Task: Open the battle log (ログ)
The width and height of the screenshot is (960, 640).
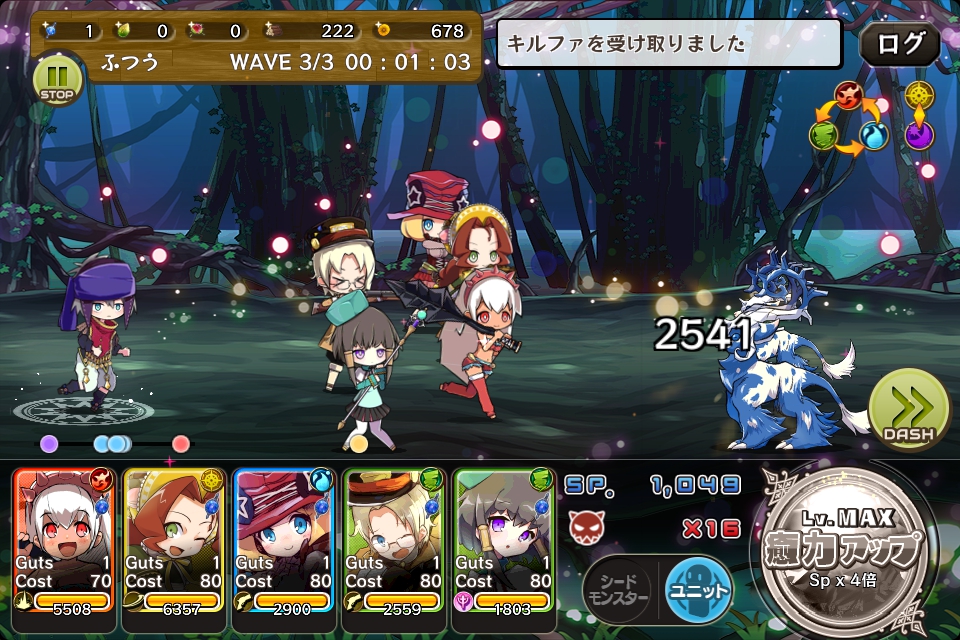Action: [x=899, y=45]
